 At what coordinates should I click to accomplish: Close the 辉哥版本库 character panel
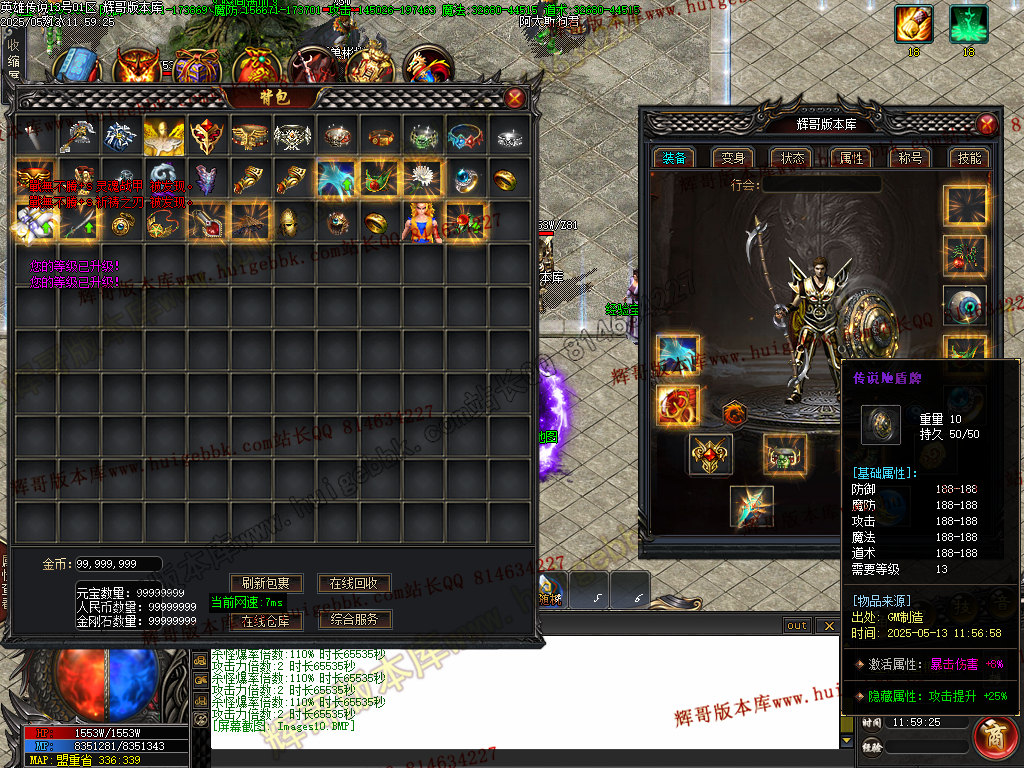pyautogui.click(x=987, y=124)
